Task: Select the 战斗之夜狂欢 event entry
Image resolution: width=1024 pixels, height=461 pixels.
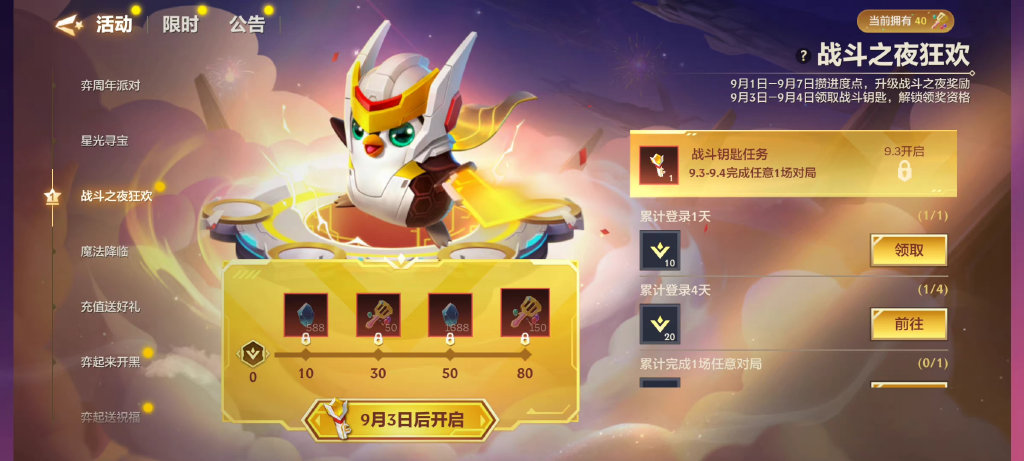Action: coord(116,196)
